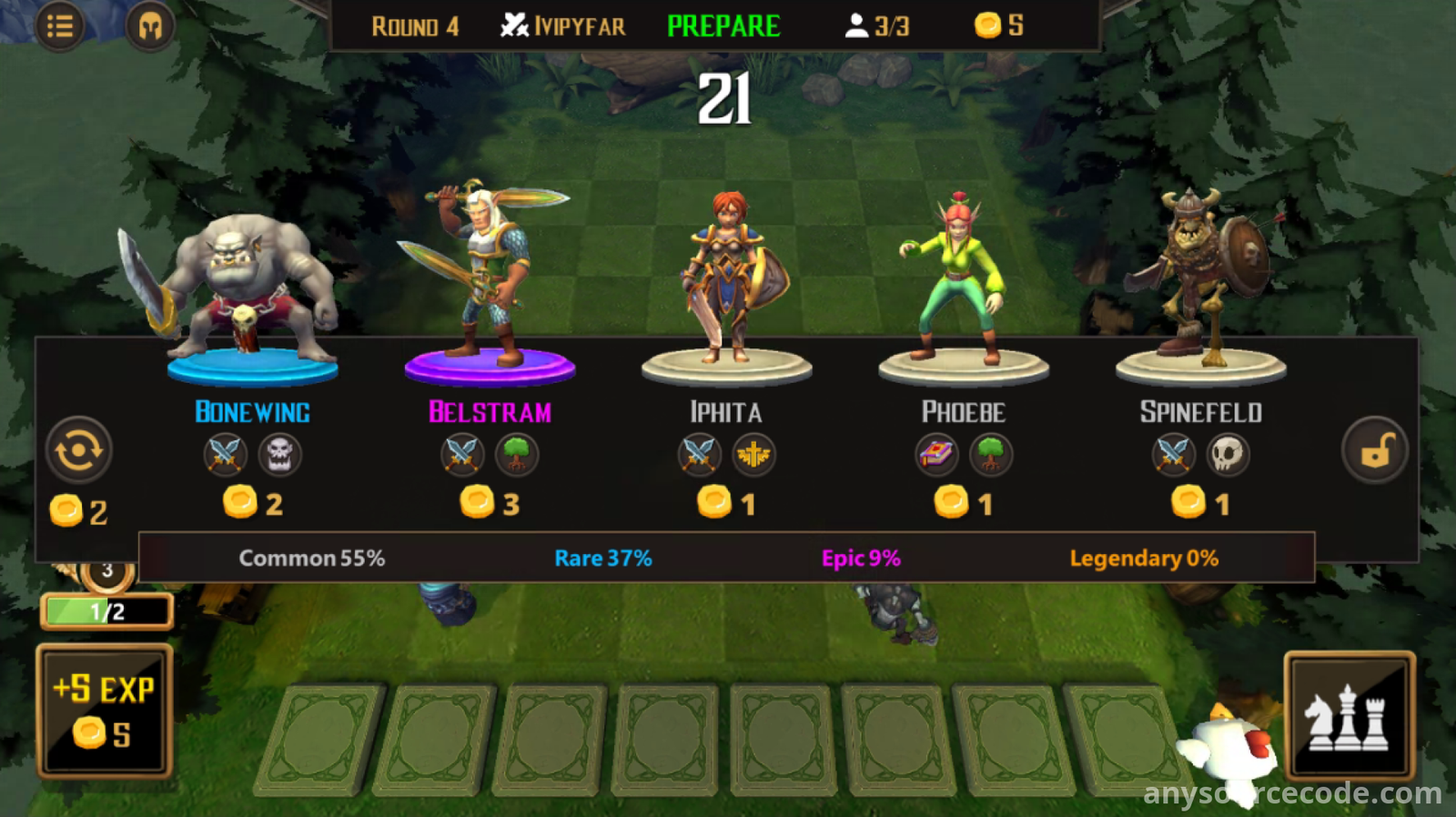1456x817 pixels.
Task: Inspect Phoebe's spellbook trait icon
Action: pos(936,454)
